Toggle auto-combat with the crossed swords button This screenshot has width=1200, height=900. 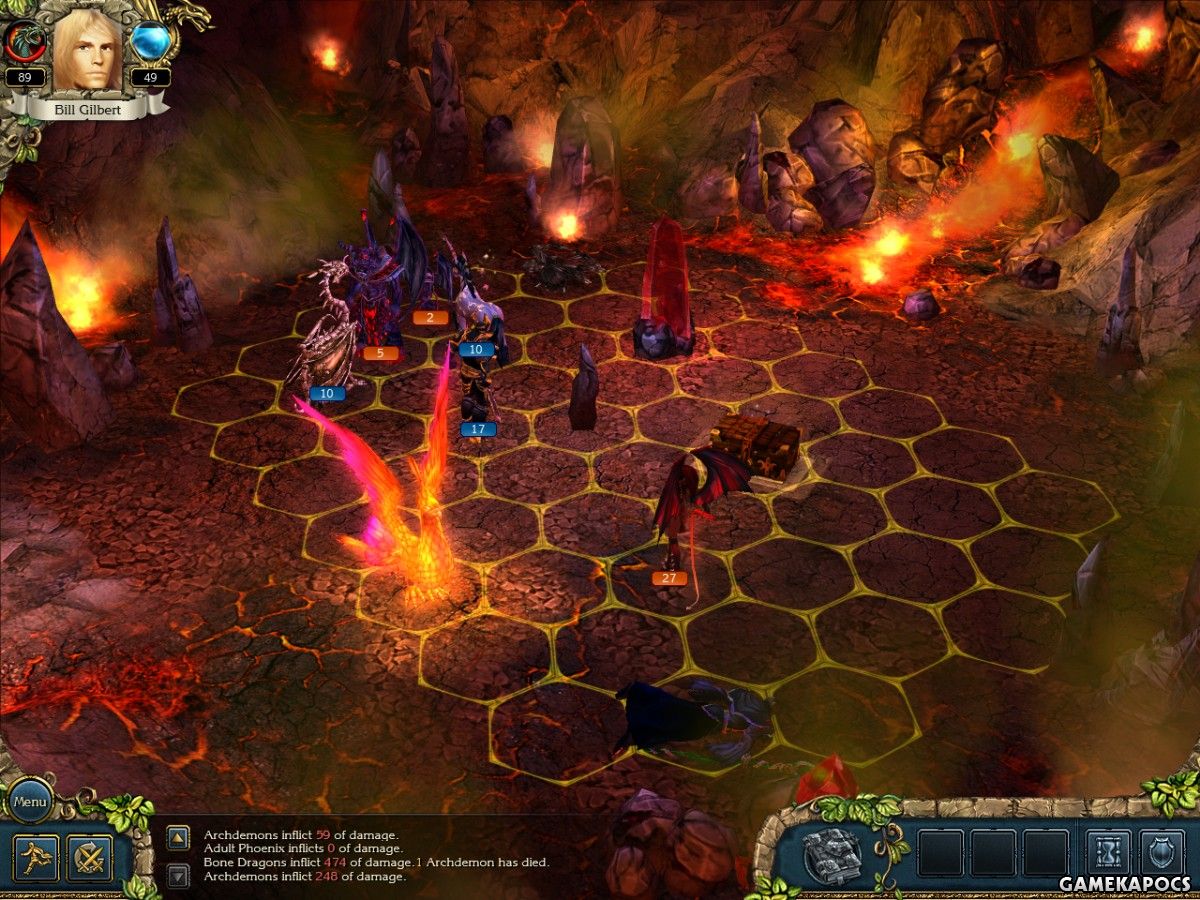pyautogui.click(x=89, y=858)
